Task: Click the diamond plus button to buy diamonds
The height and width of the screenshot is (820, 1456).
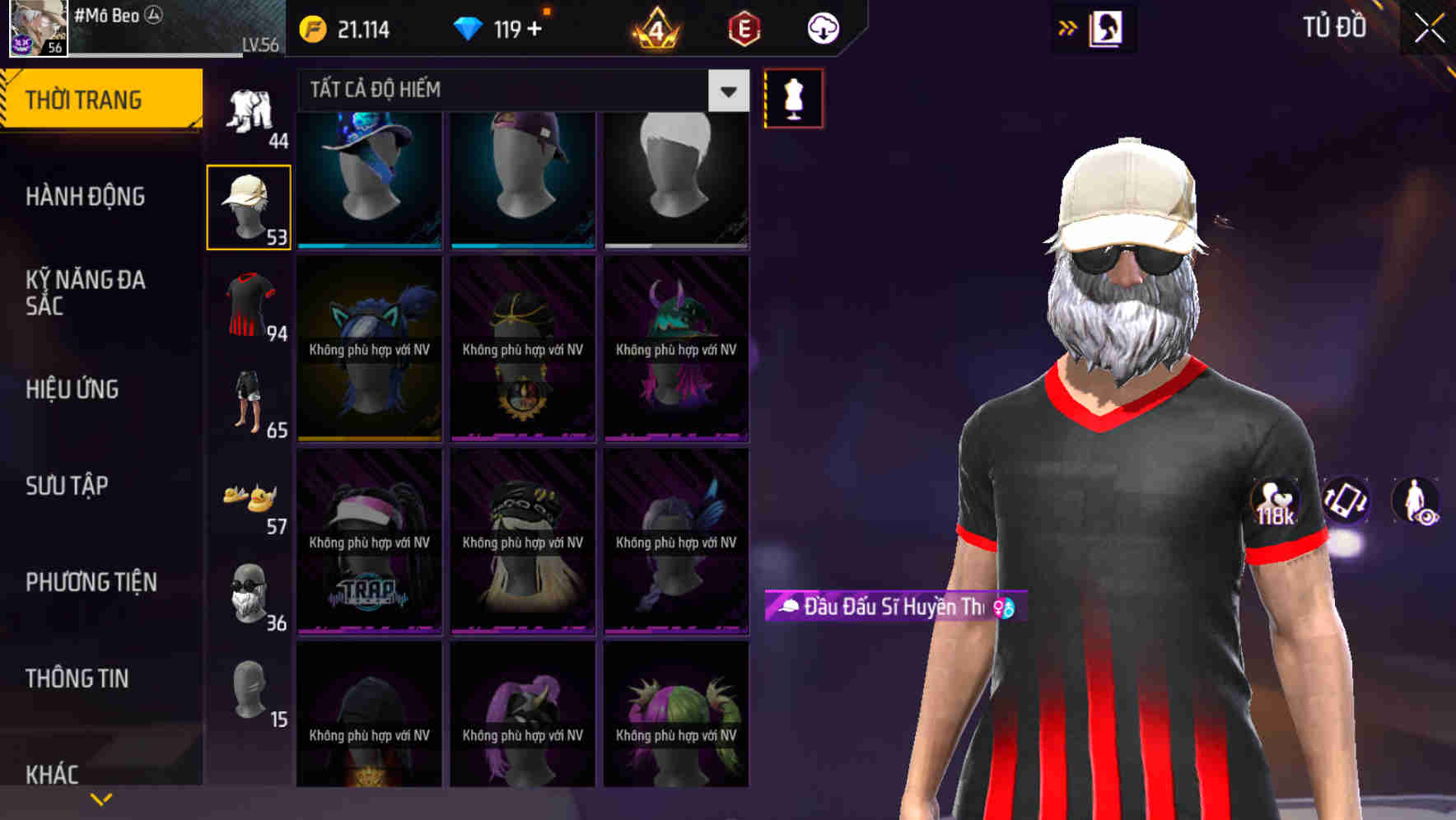Action: coord(536,27)
